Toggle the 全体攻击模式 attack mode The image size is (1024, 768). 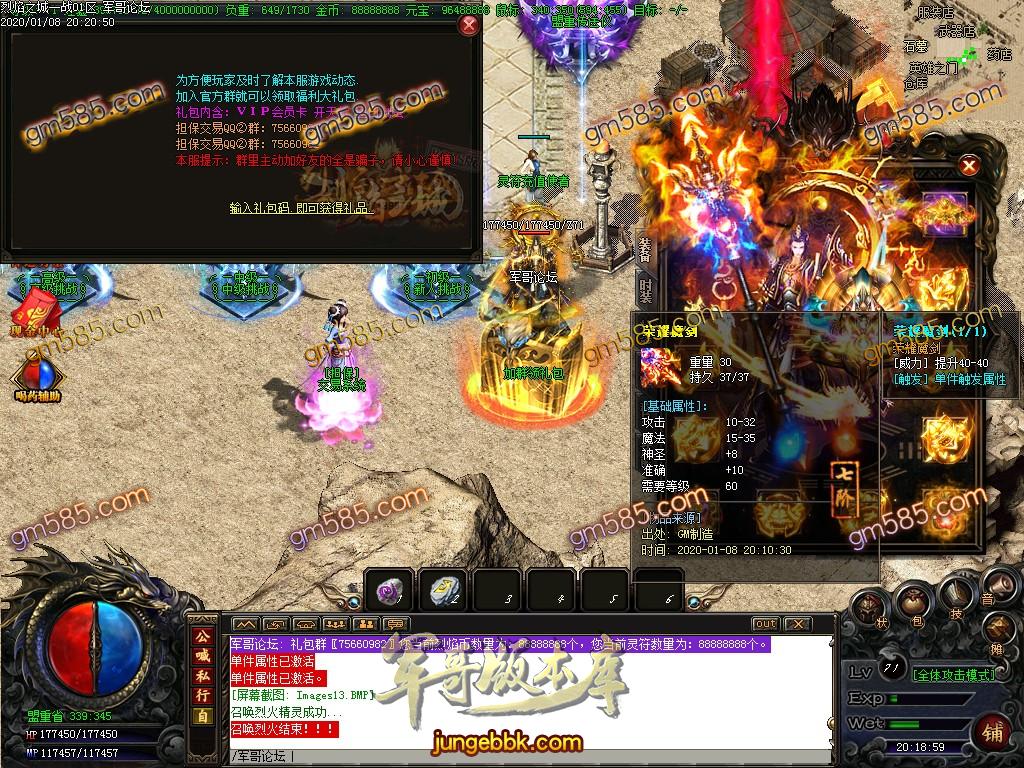coord(955,675)
